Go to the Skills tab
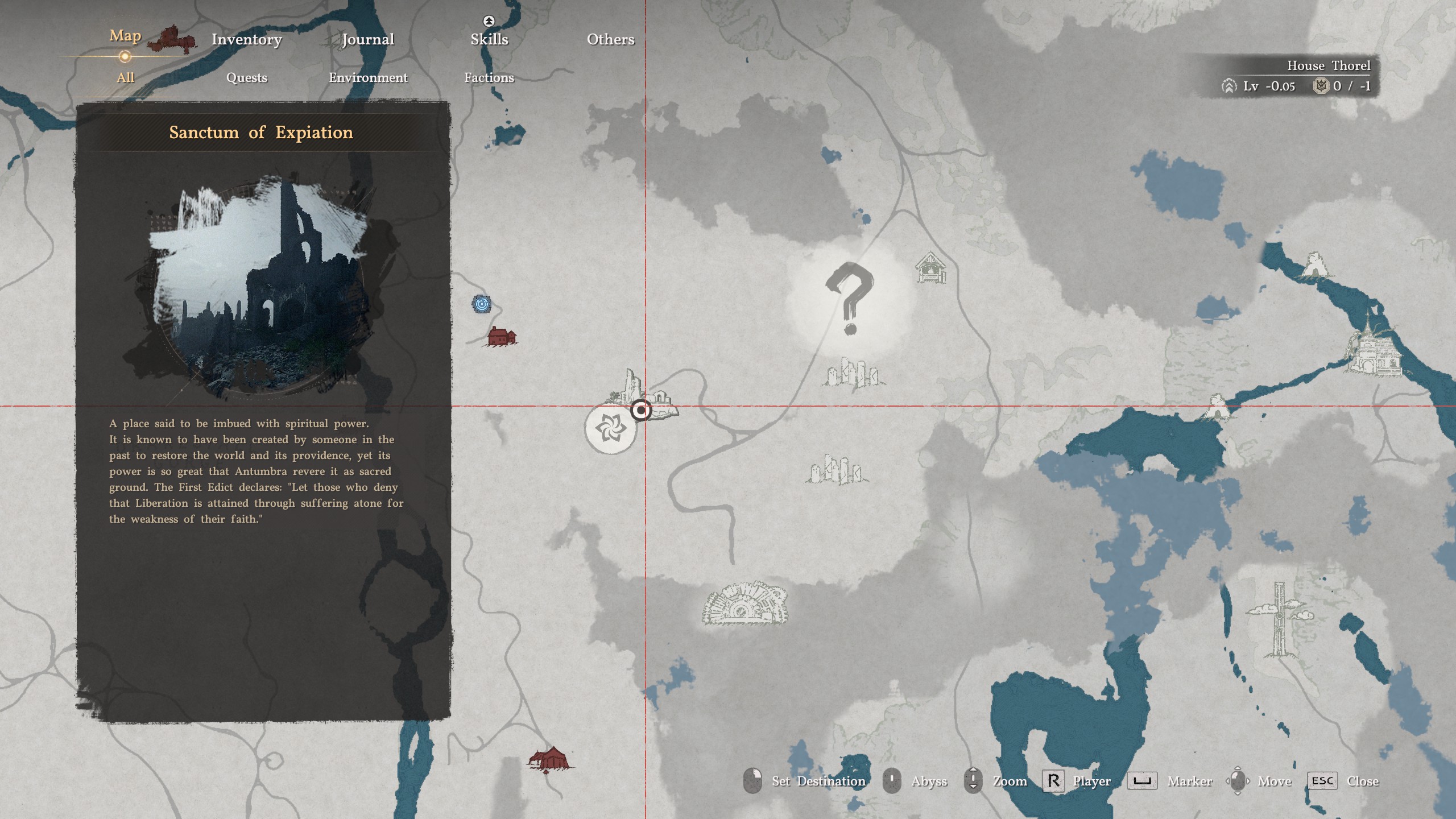1456x819 pixels. (x=489, y=39)
